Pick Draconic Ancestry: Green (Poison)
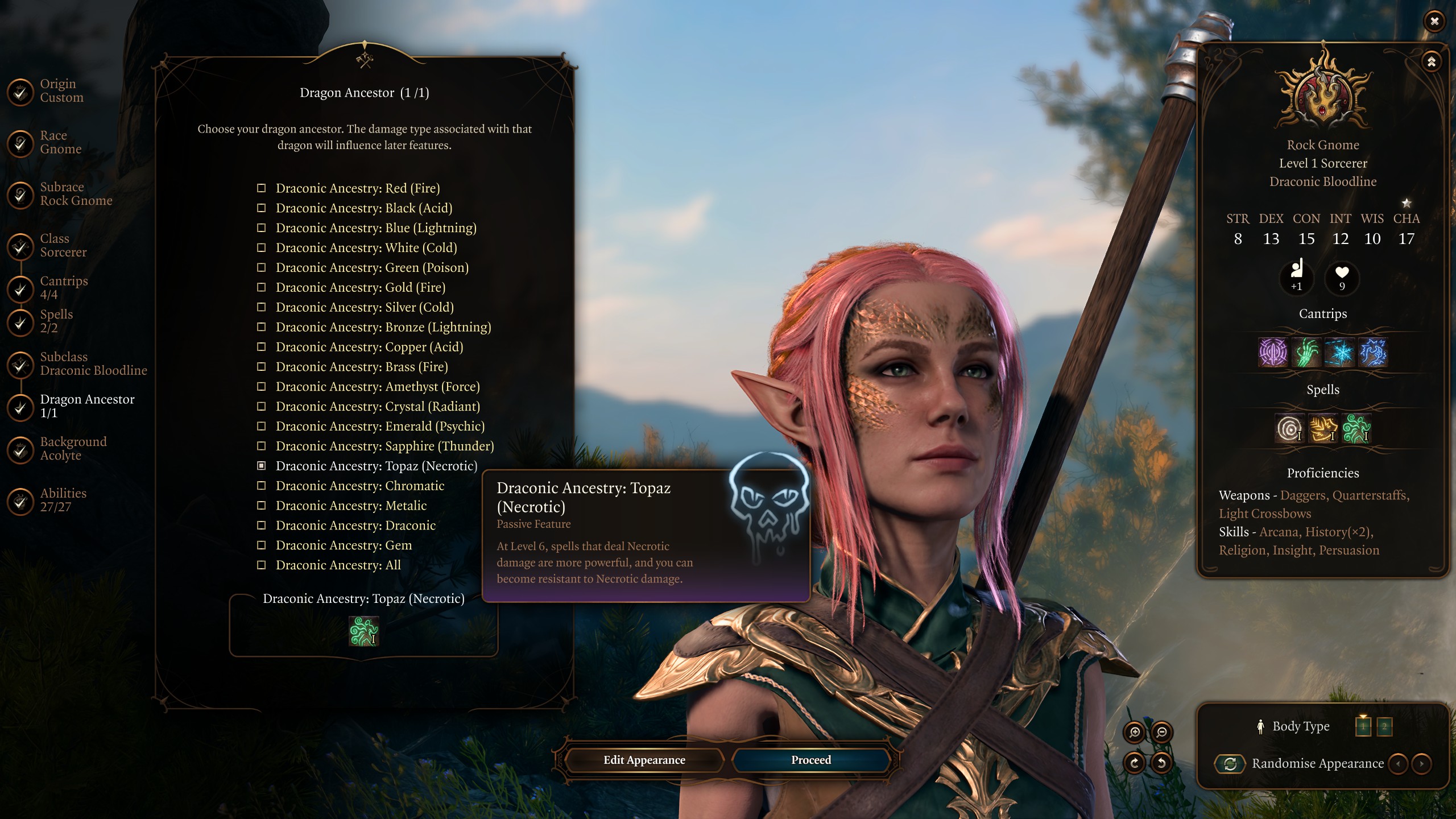The height and width of the screenshot is (819, 1456). pyautogui.click(x=371, y=268)
